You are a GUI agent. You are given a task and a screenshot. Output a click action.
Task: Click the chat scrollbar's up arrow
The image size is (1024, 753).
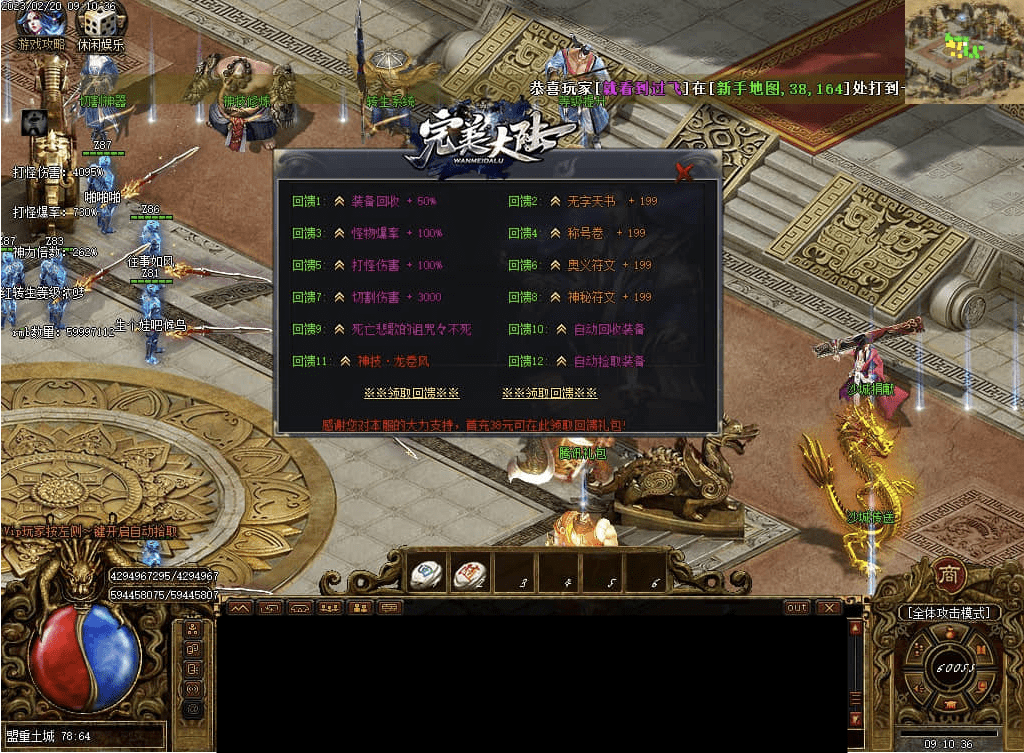coord(854,628)
